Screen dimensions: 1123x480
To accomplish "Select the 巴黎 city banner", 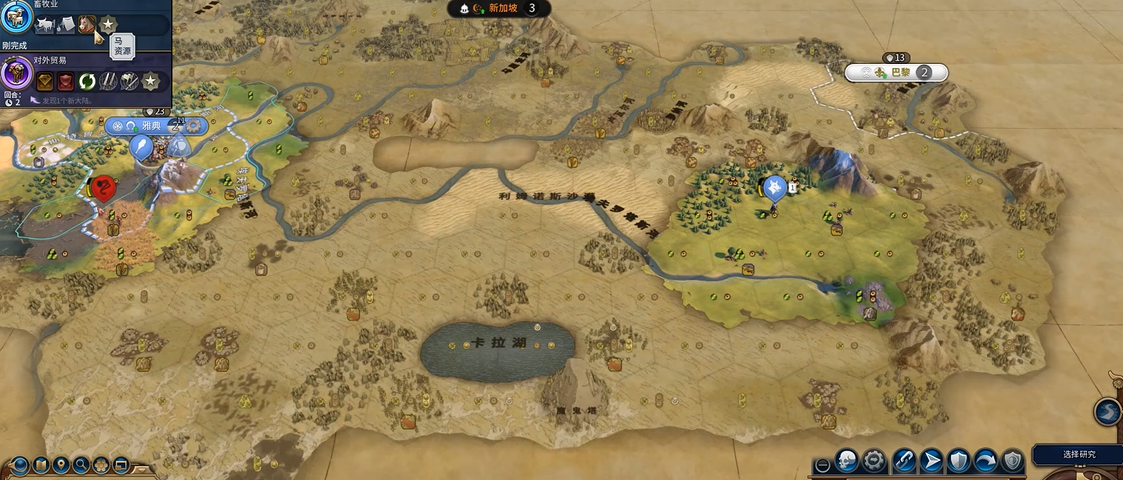I will coord(896,72).
